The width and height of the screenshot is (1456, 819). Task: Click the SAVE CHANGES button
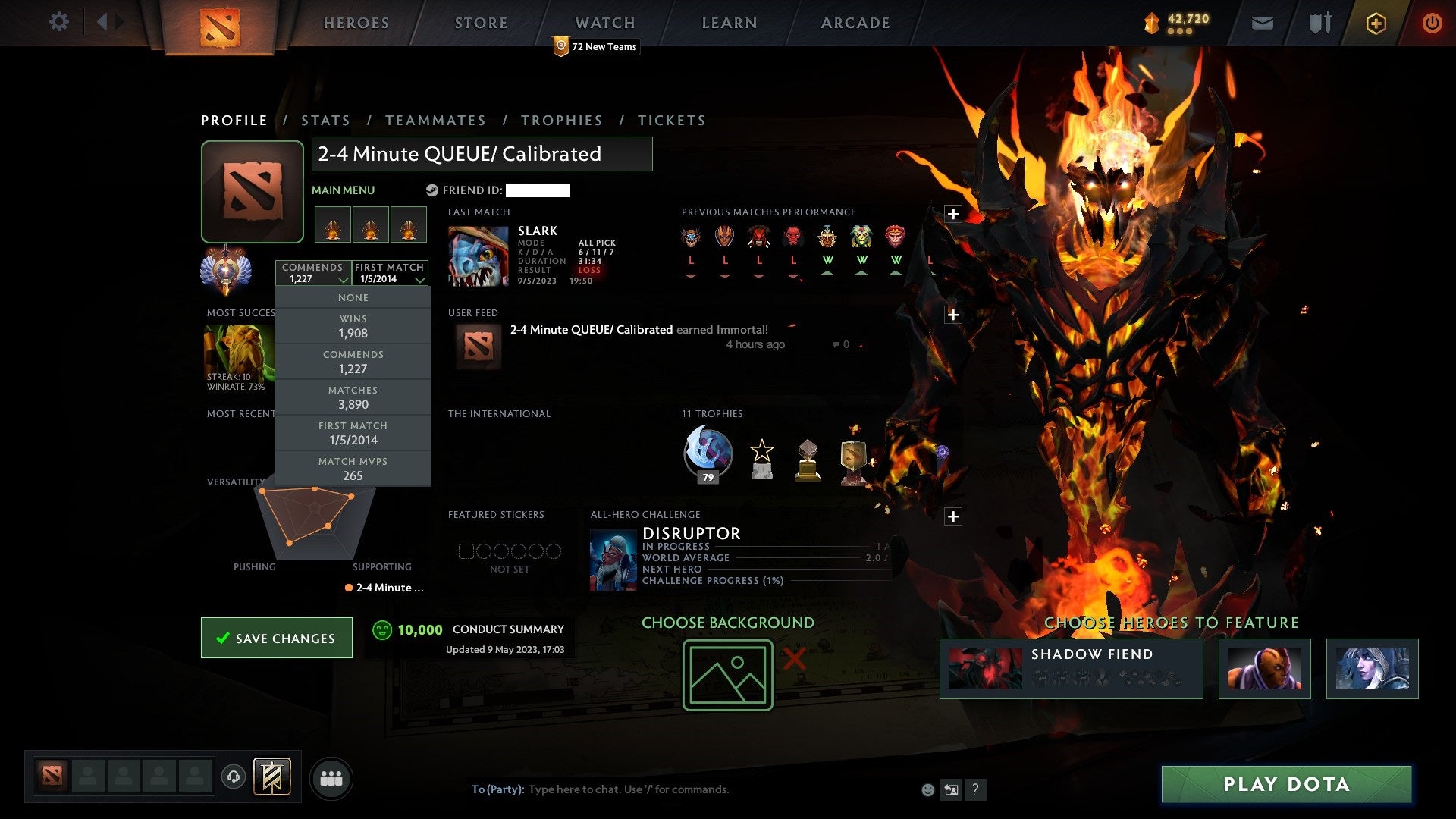pyautogui.click(x=276, y=638)
